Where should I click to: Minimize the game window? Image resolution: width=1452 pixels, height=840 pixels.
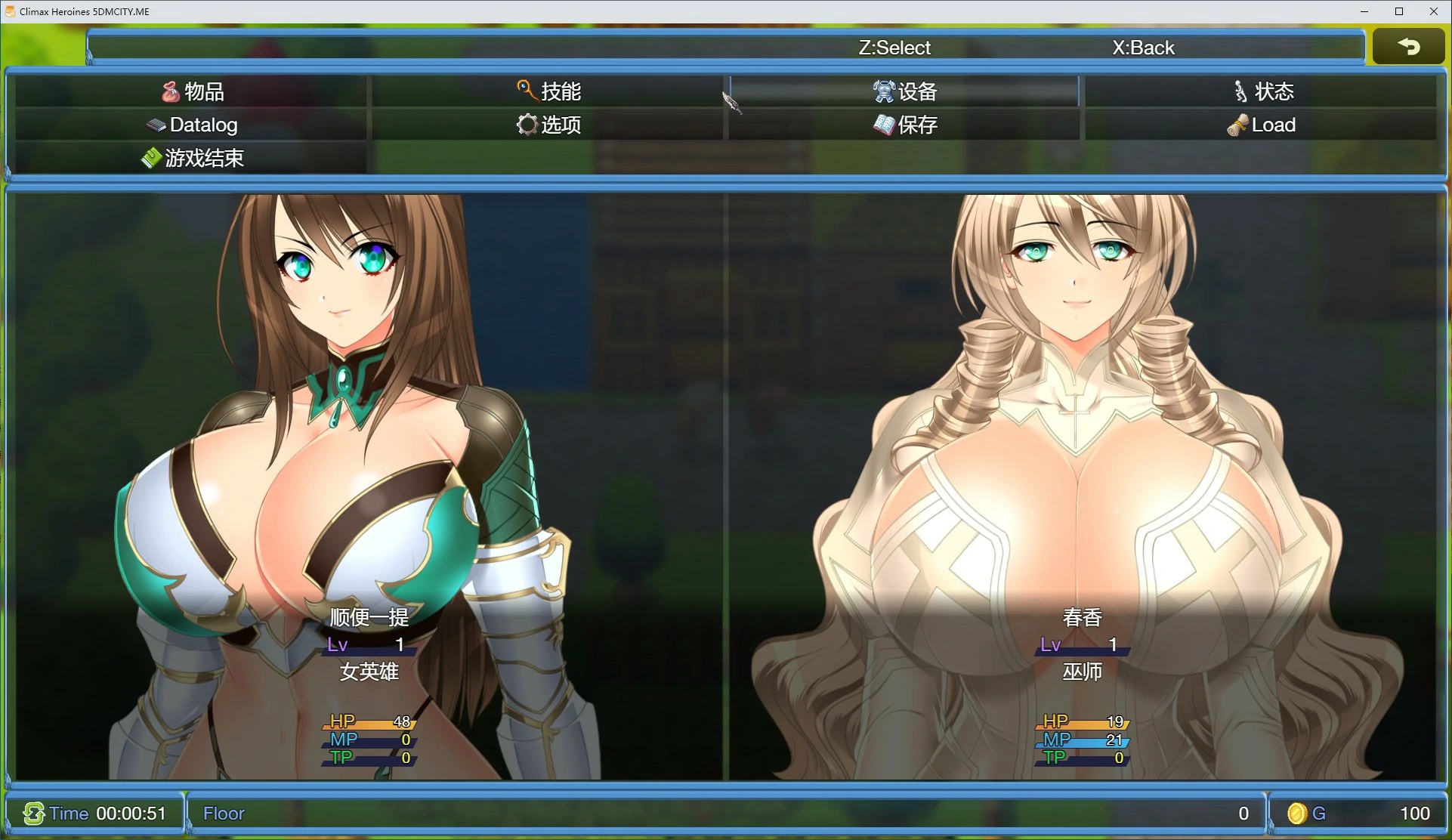point(1364,11)
